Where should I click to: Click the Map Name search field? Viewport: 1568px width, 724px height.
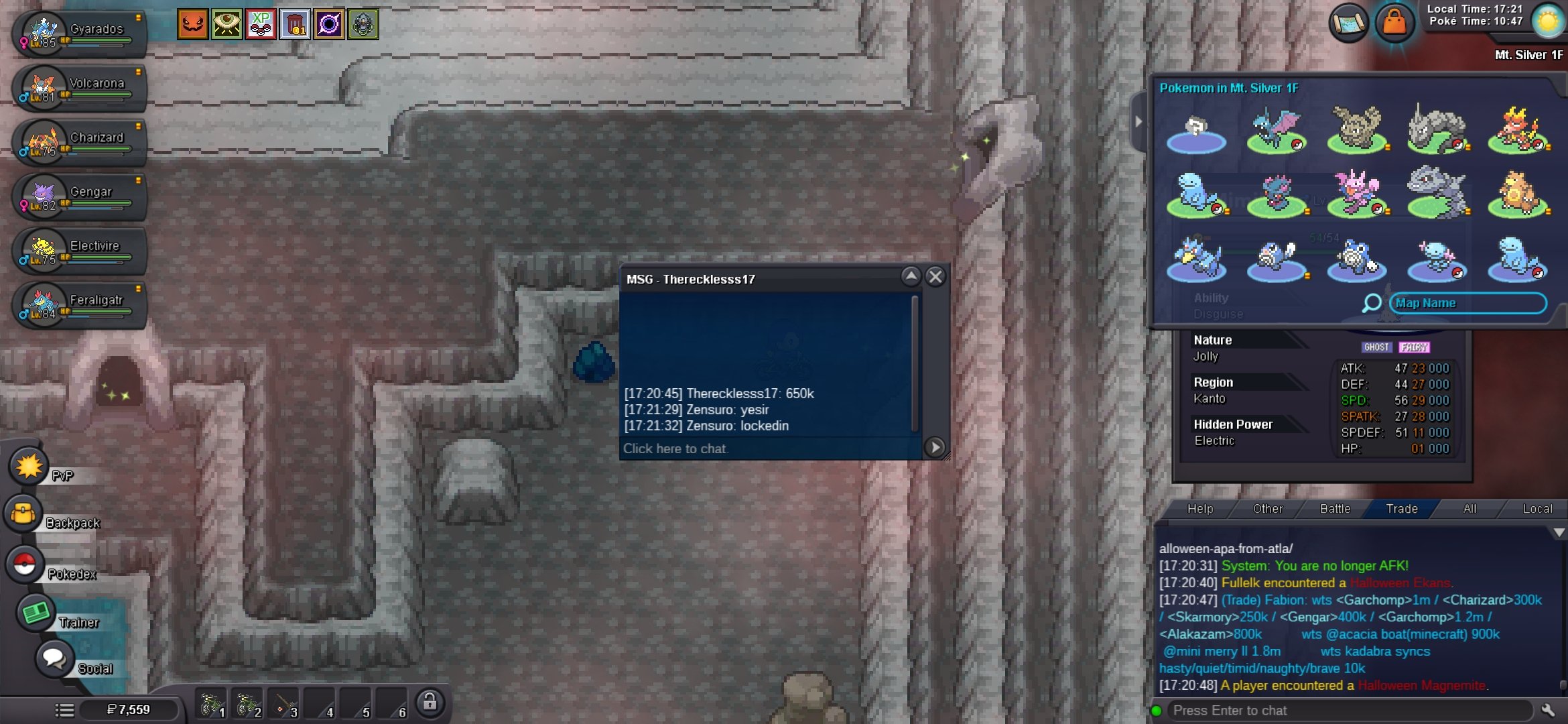coord(1467,303)
